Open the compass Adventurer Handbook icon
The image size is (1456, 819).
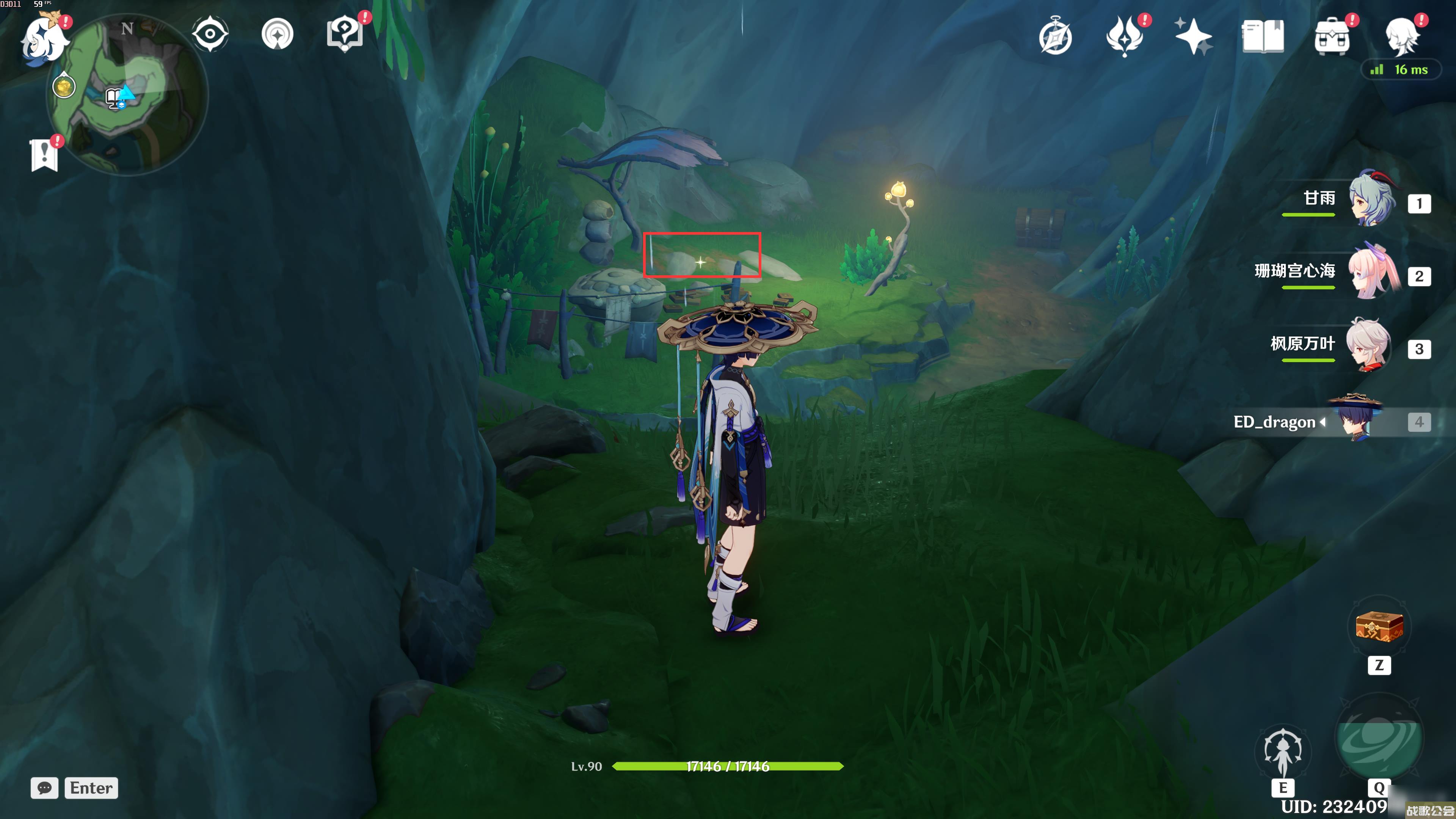click(1055, 37)
